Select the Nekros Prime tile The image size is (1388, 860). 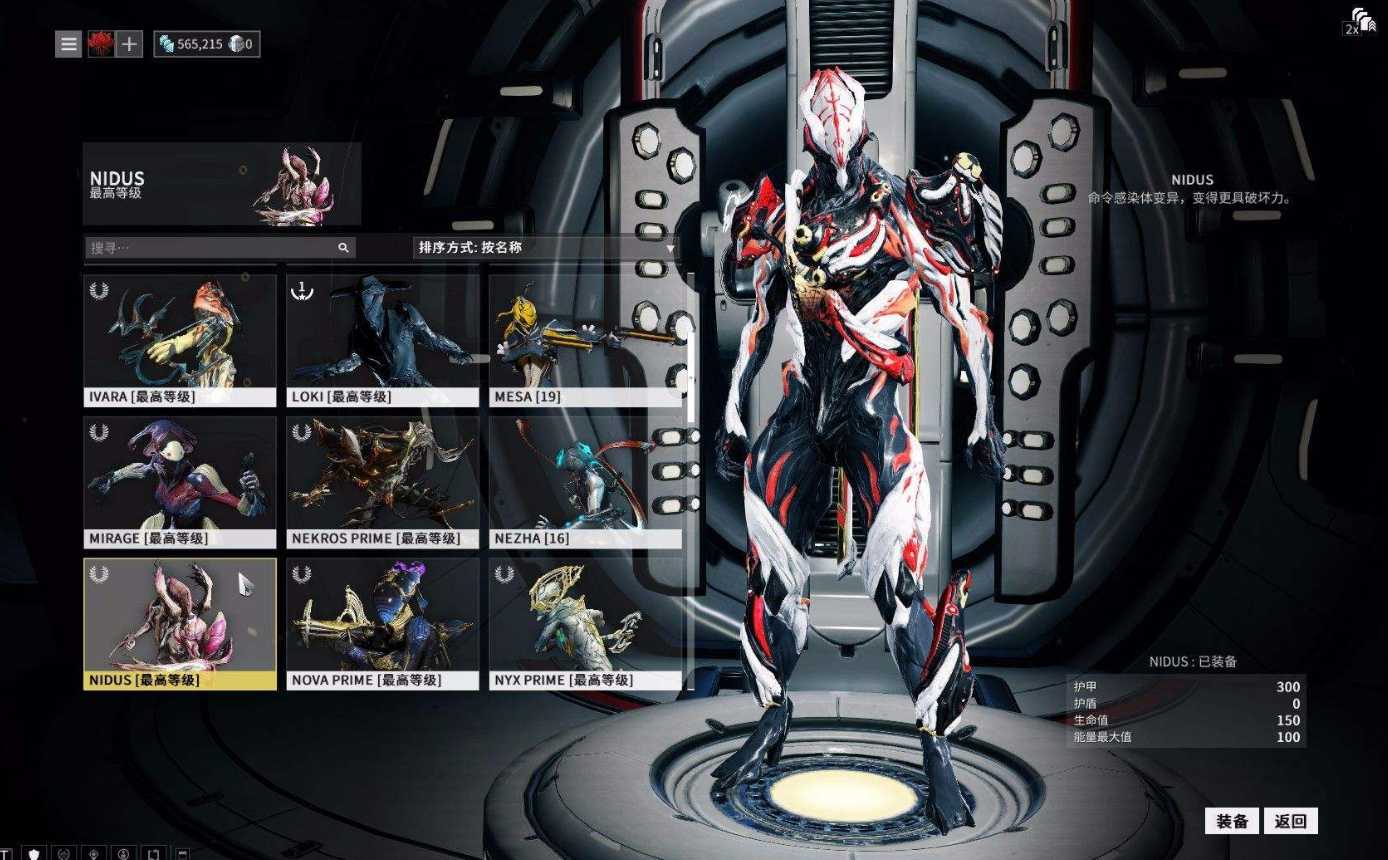click(383, 481)
